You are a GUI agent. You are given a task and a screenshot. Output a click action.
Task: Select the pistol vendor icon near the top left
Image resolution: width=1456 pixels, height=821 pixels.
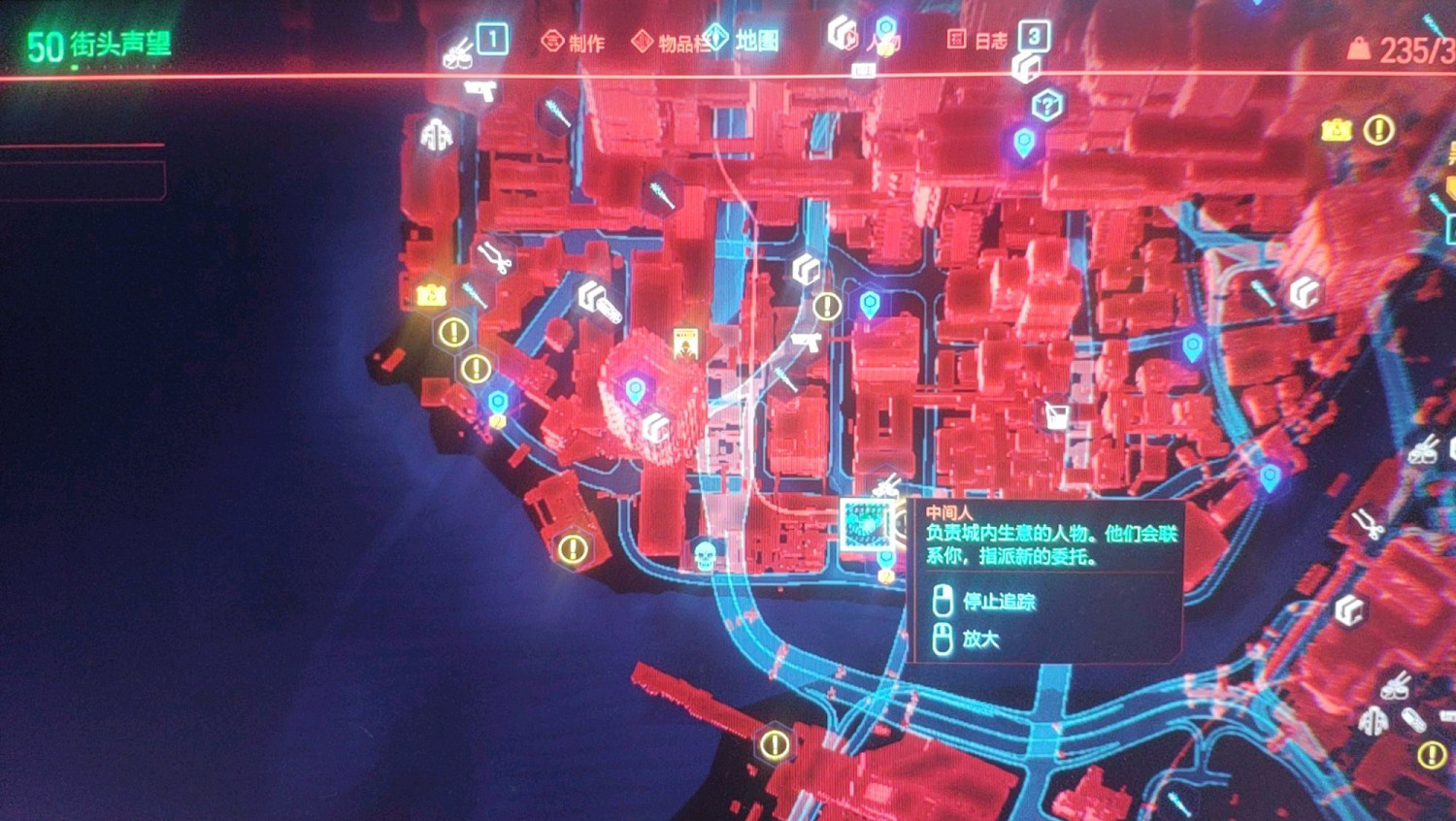tap(480, 92)
